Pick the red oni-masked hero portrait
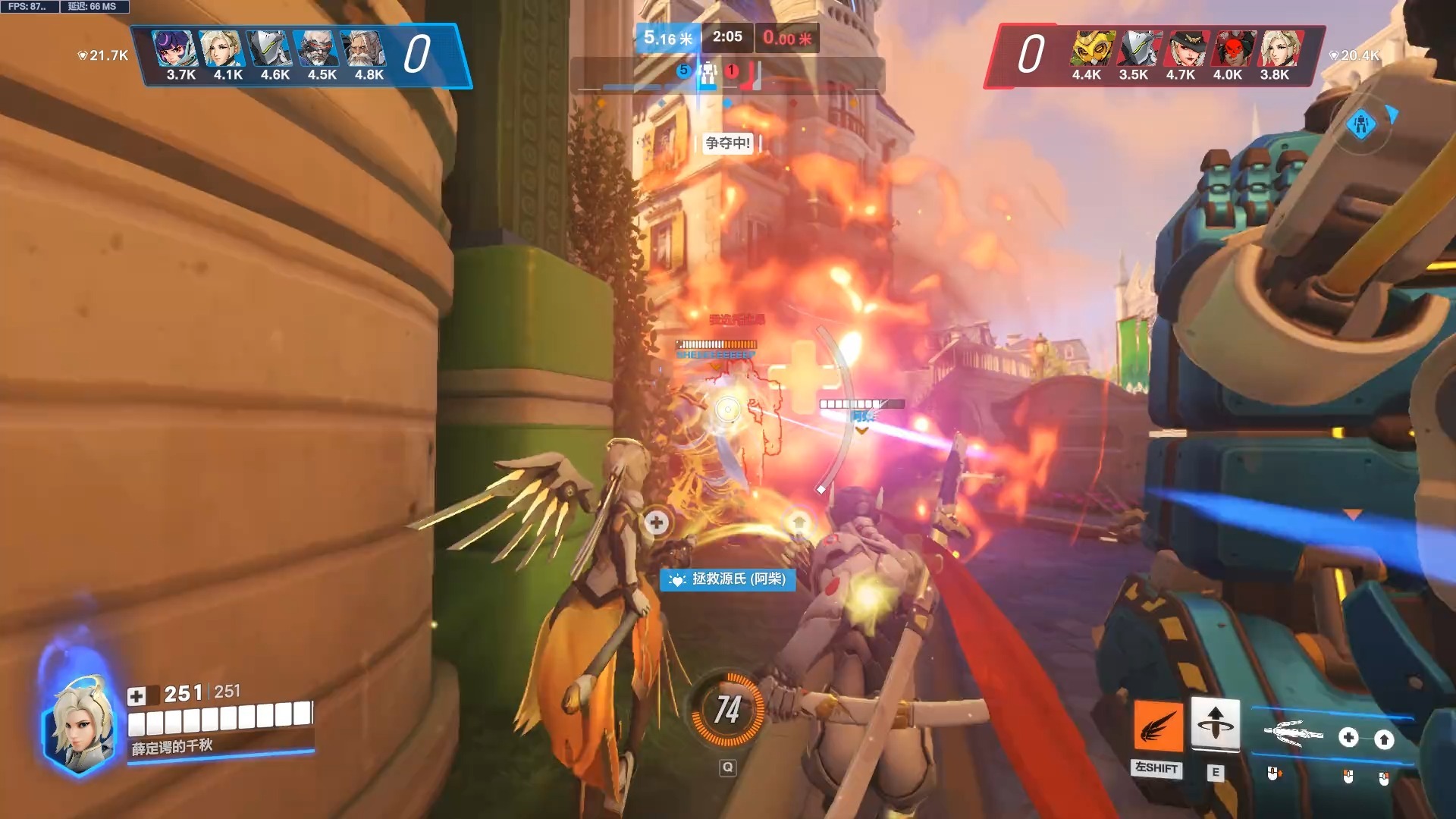 tap(1234, 49)
